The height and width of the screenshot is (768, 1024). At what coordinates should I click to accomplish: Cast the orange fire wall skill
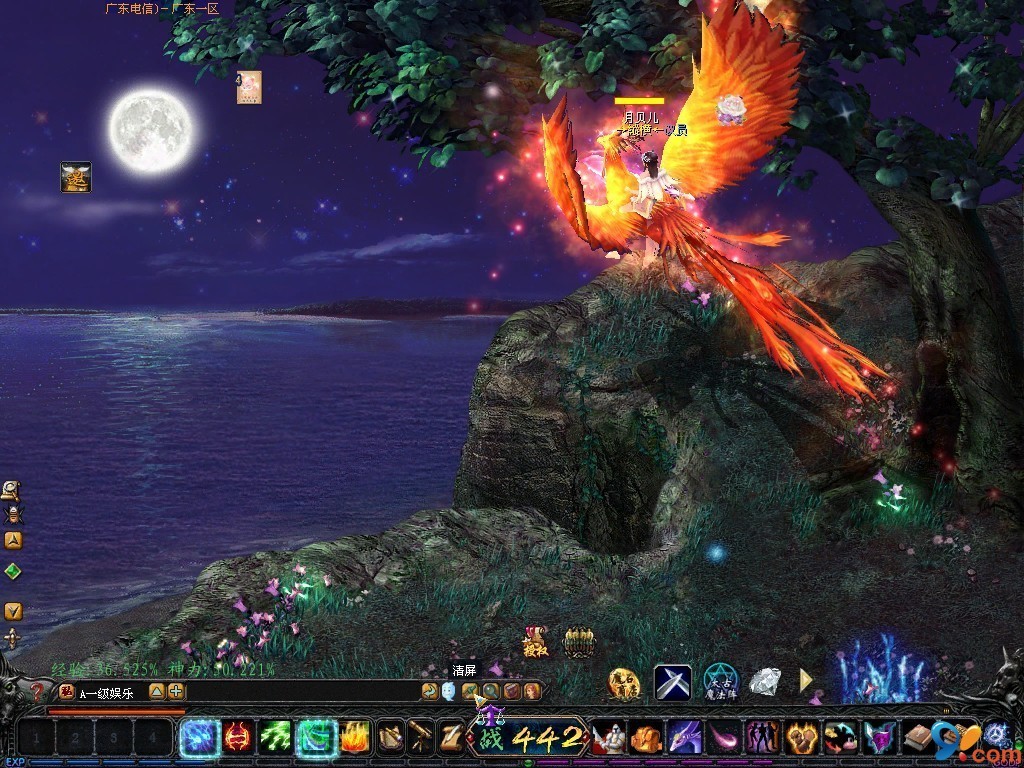354,738
